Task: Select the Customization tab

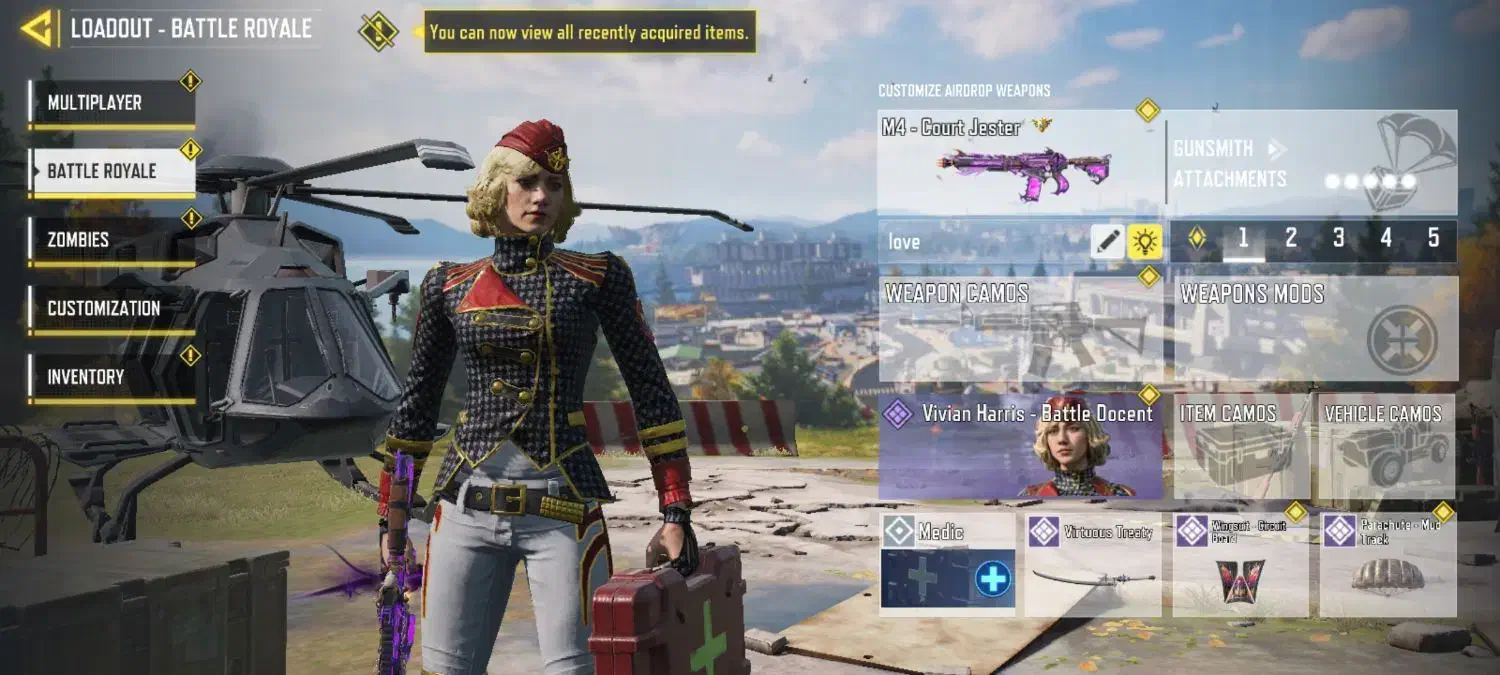Action: [x=111, y=309]
